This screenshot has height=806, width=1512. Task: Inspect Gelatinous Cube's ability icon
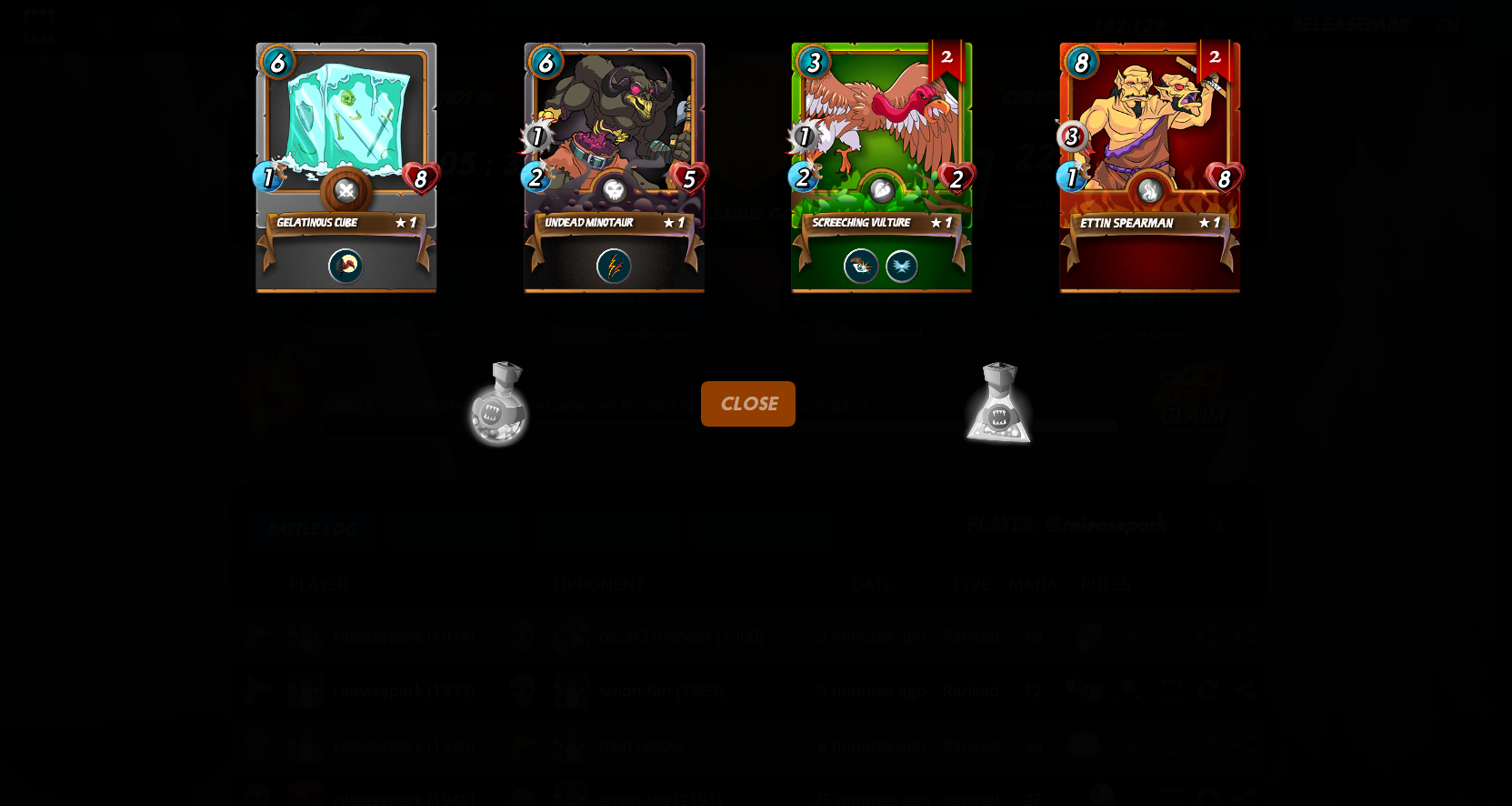(345, 266)
